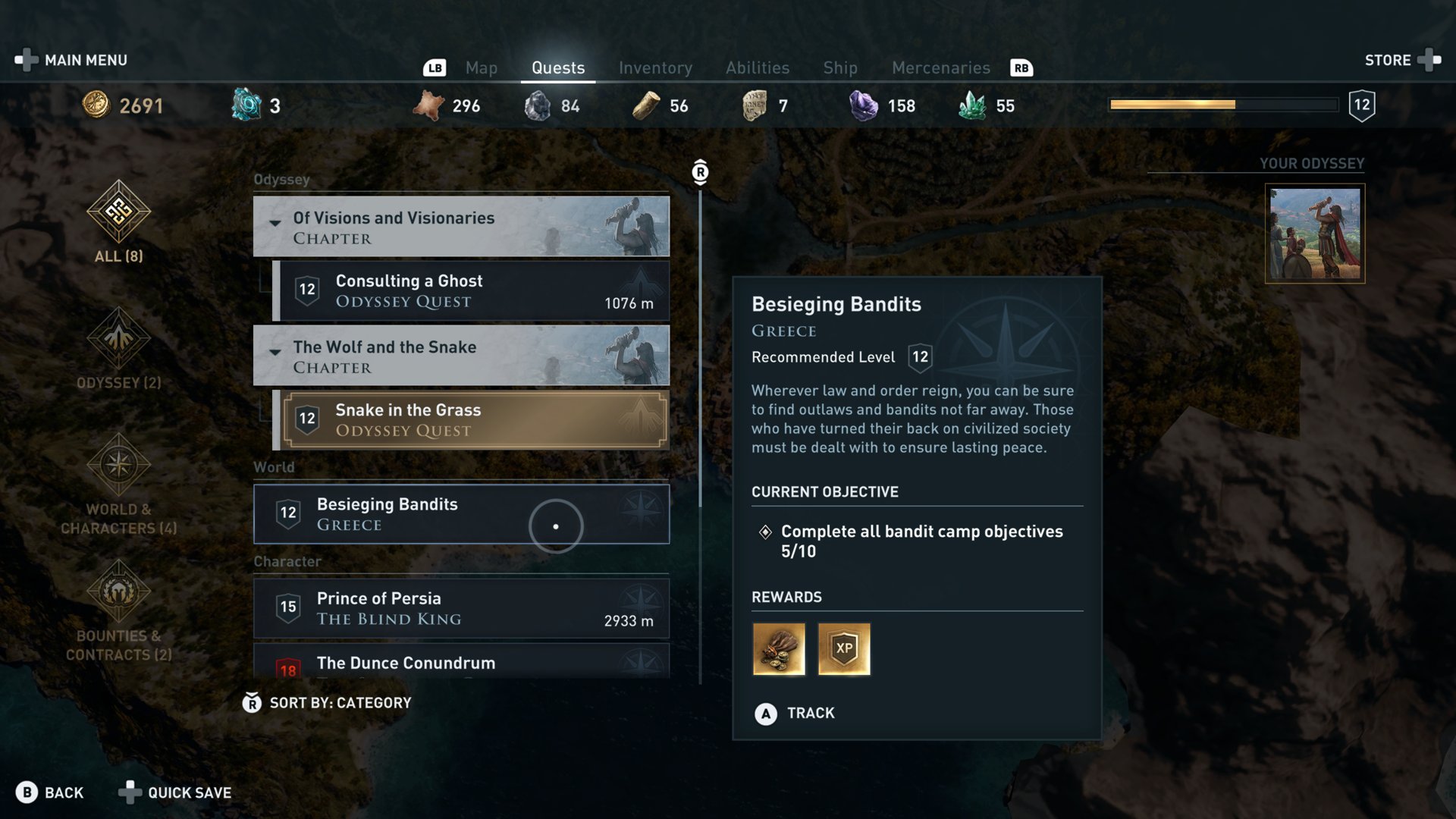
Task: Open the Prince of Persia character quest
Action: [x=461, y=608]
